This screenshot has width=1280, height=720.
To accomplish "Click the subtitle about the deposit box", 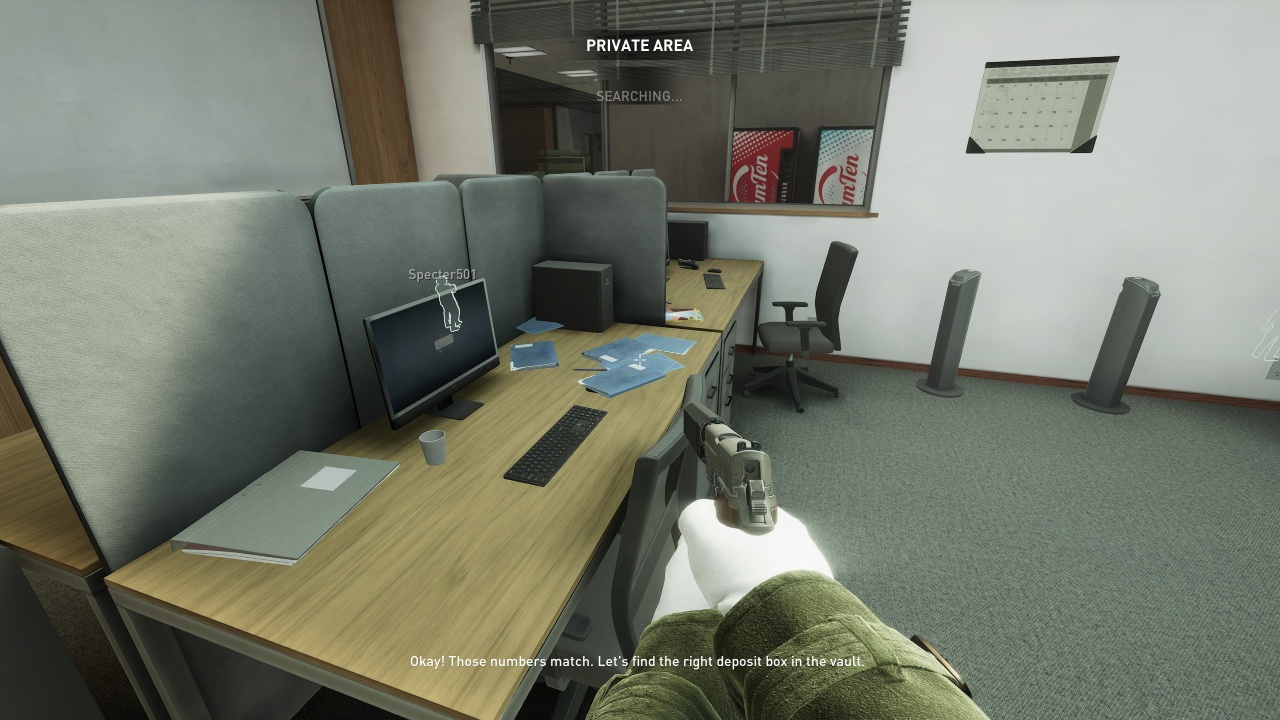I will click(x=638, y=661).
